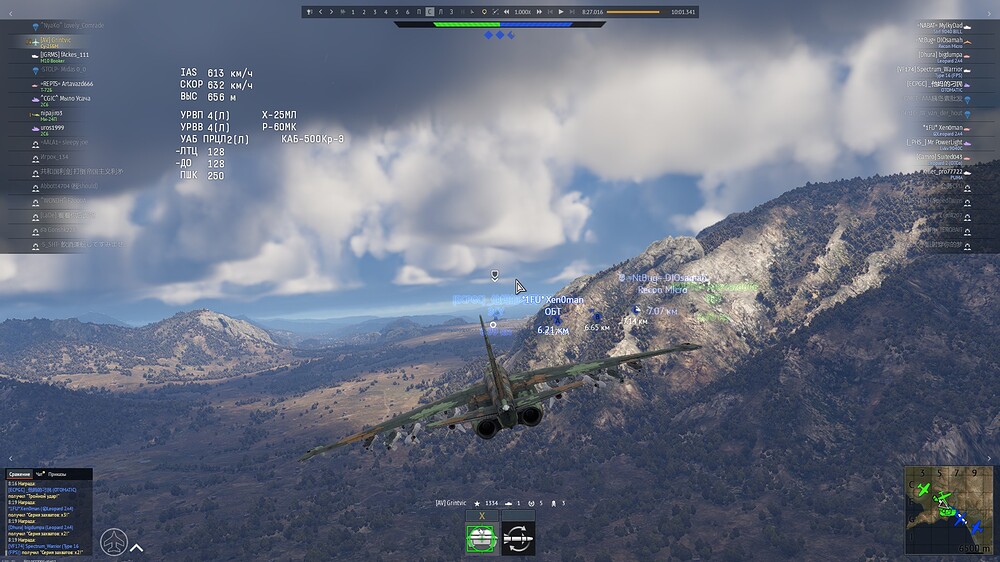Click the map pin icon in replay toolbar

(484, 12)
